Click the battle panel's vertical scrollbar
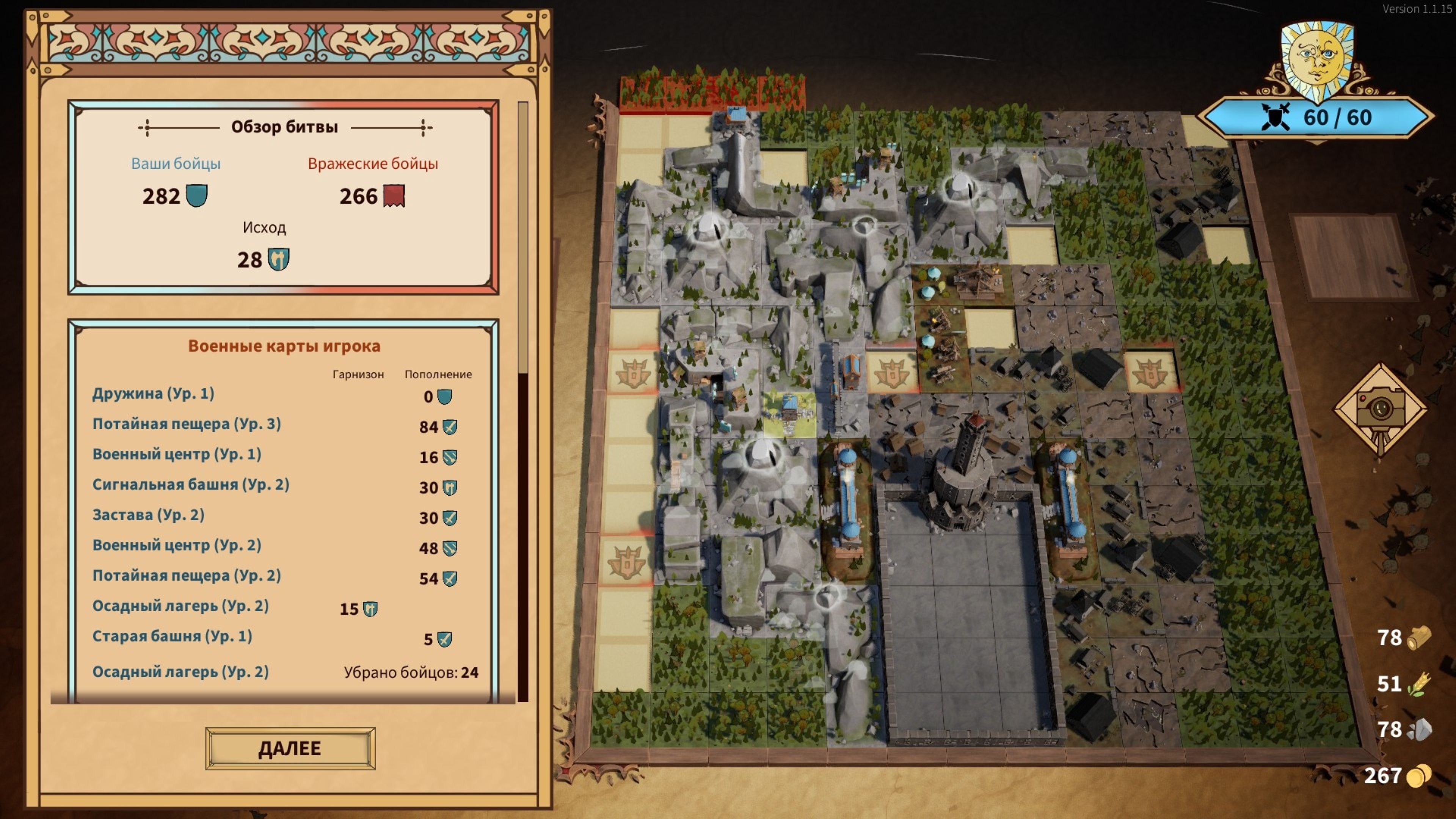Image resolution: width=1456 pixels, height=819 pixels. pos(523,237)
